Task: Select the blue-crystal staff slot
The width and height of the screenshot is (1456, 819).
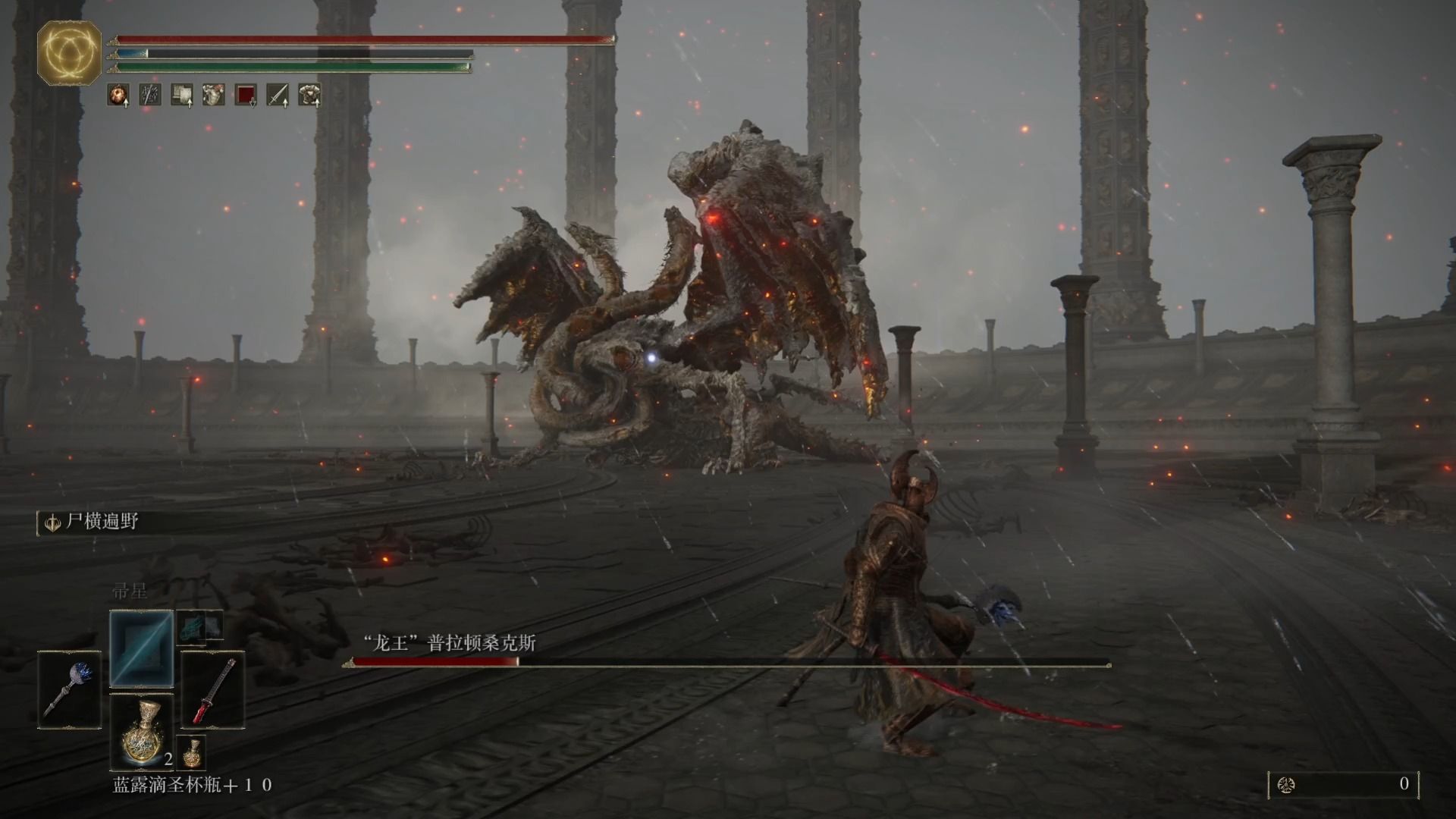Action: (70, 689)
